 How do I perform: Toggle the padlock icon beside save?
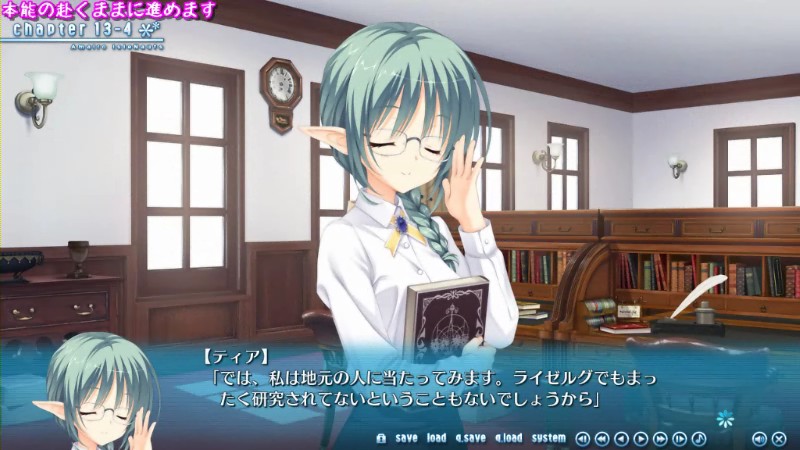click(380, 438)
